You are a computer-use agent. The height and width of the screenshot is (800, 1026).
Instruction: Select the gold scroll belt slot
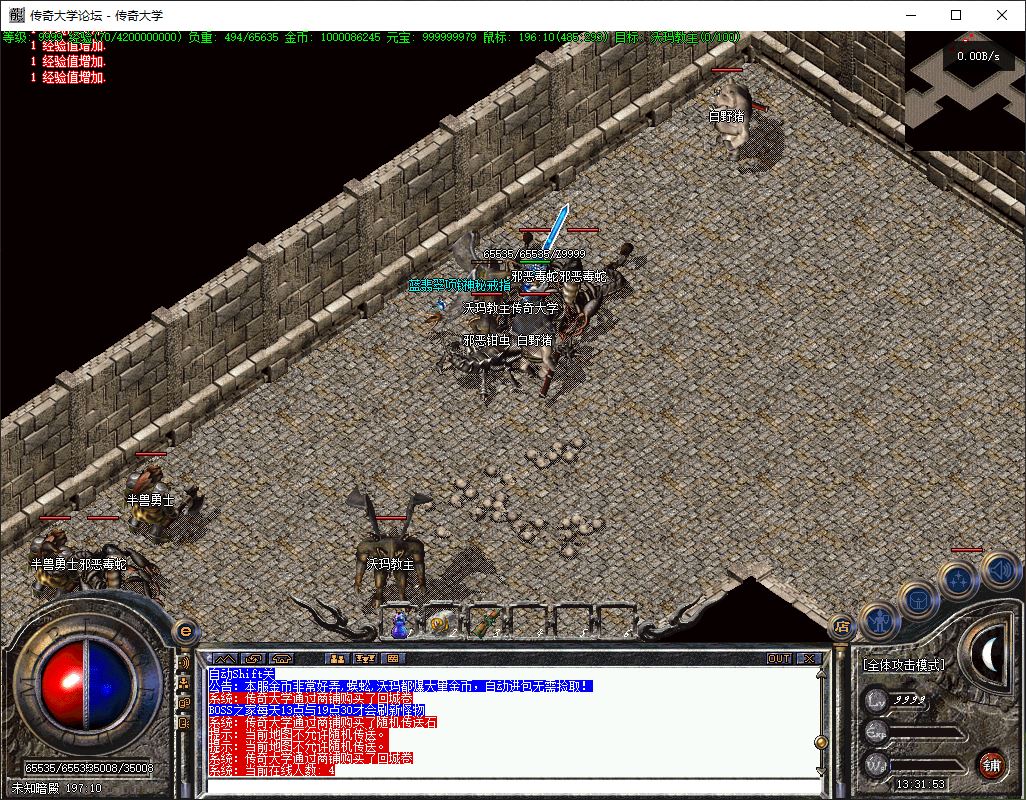(438, 624)
